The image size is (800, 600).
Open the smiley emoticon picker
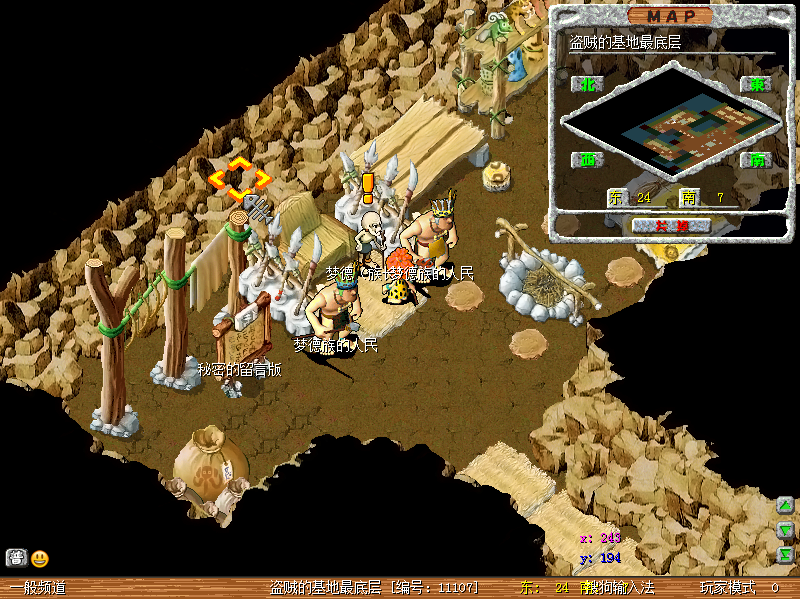pos(39,558)
